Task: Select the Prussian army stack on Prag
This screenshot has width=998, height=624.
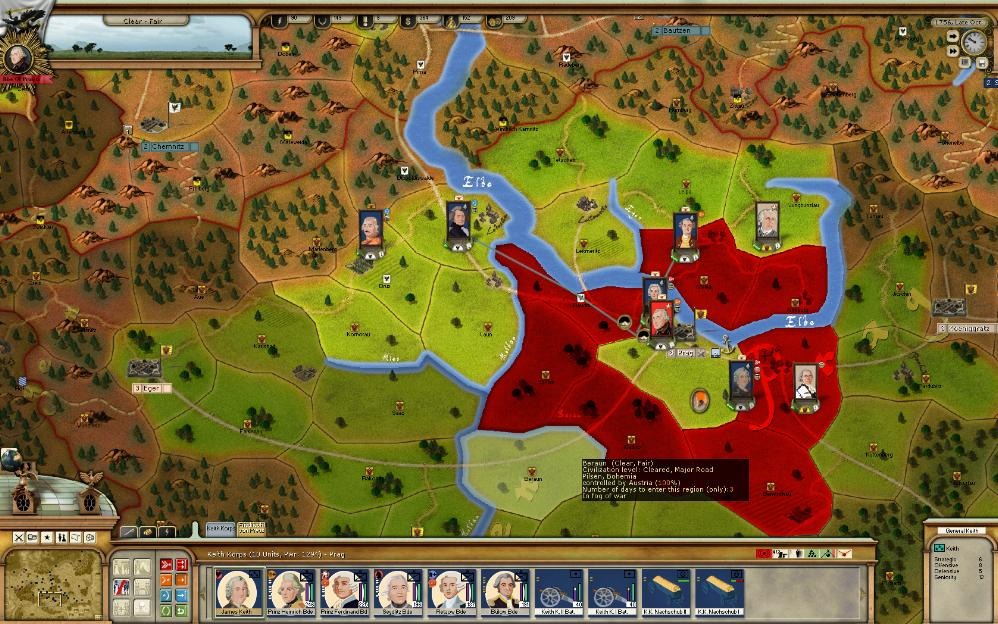Action: tap(661, 319)
